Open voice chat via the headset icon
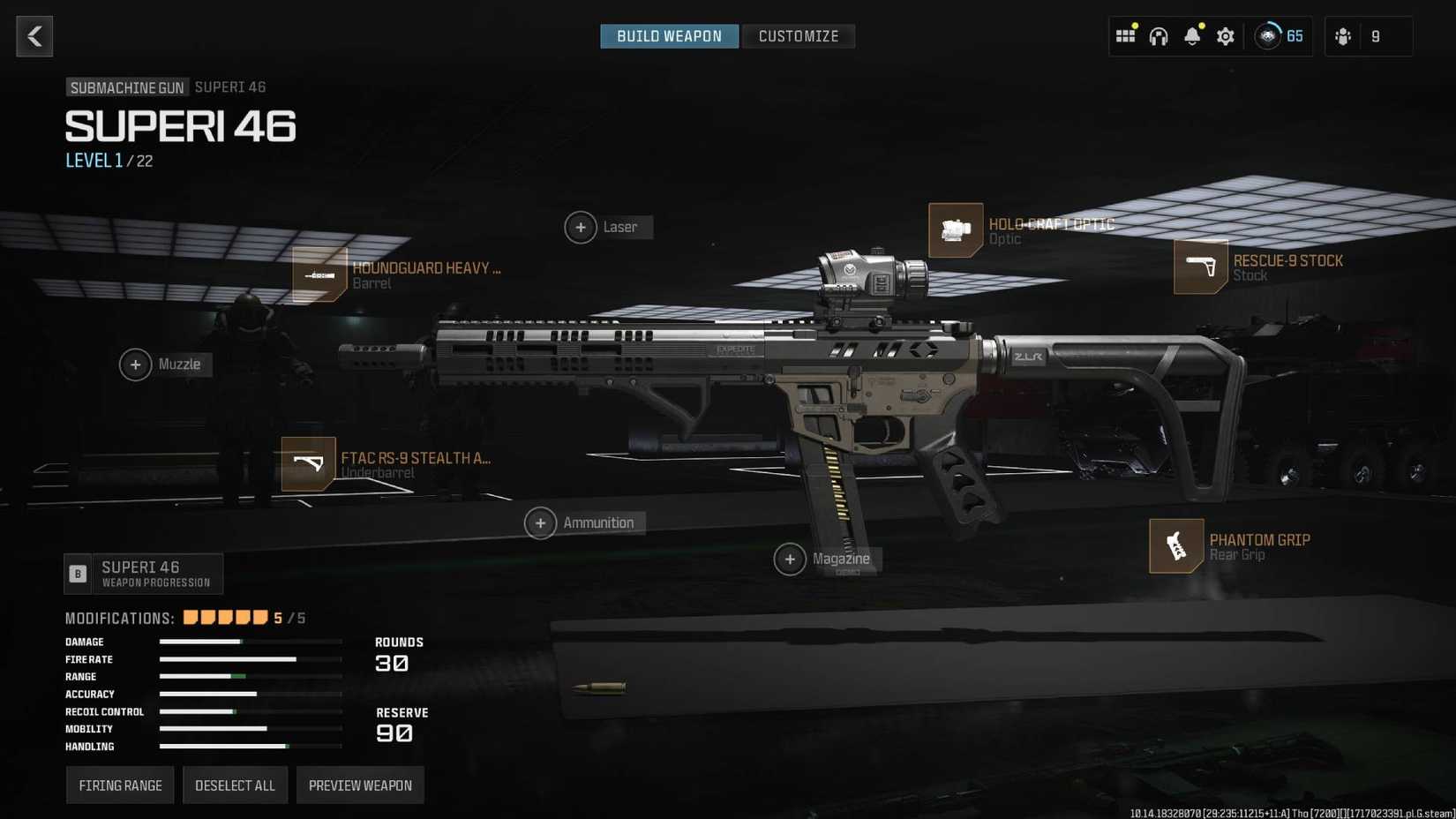The image size is (1456, 819). tap(1158, 36)
